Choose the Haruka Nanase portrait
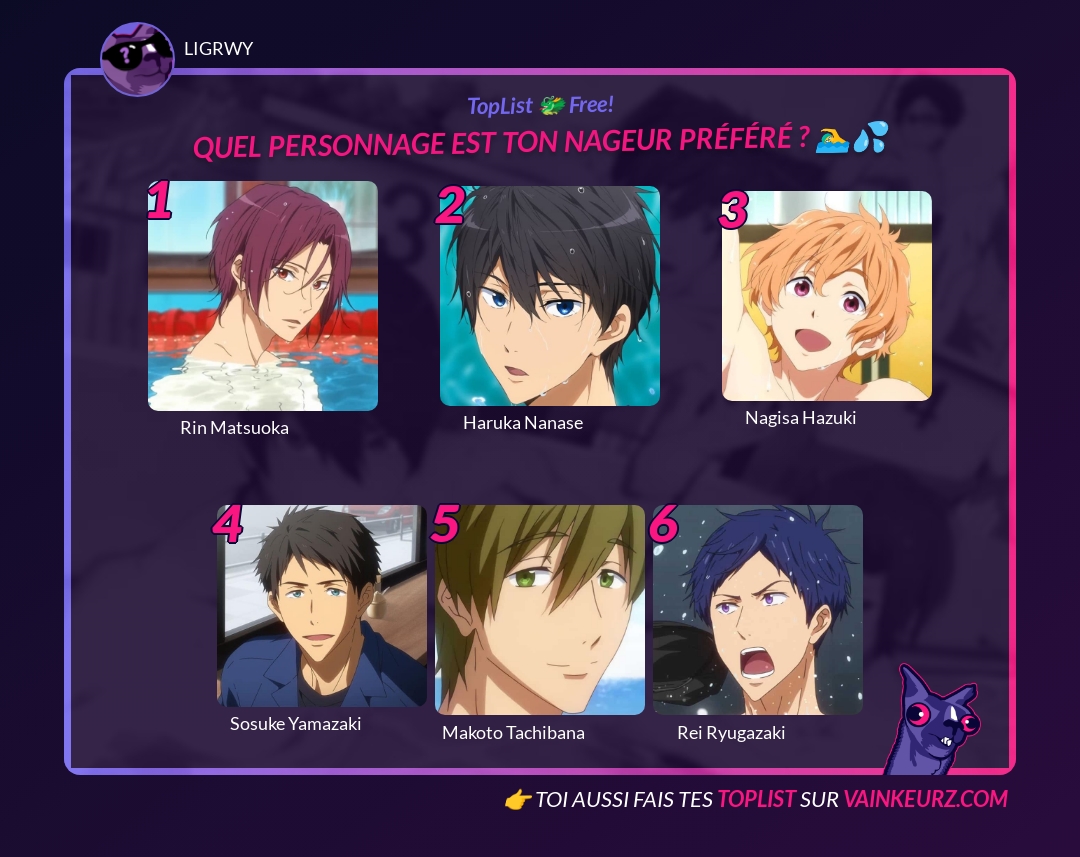 (x=550, y=296)
